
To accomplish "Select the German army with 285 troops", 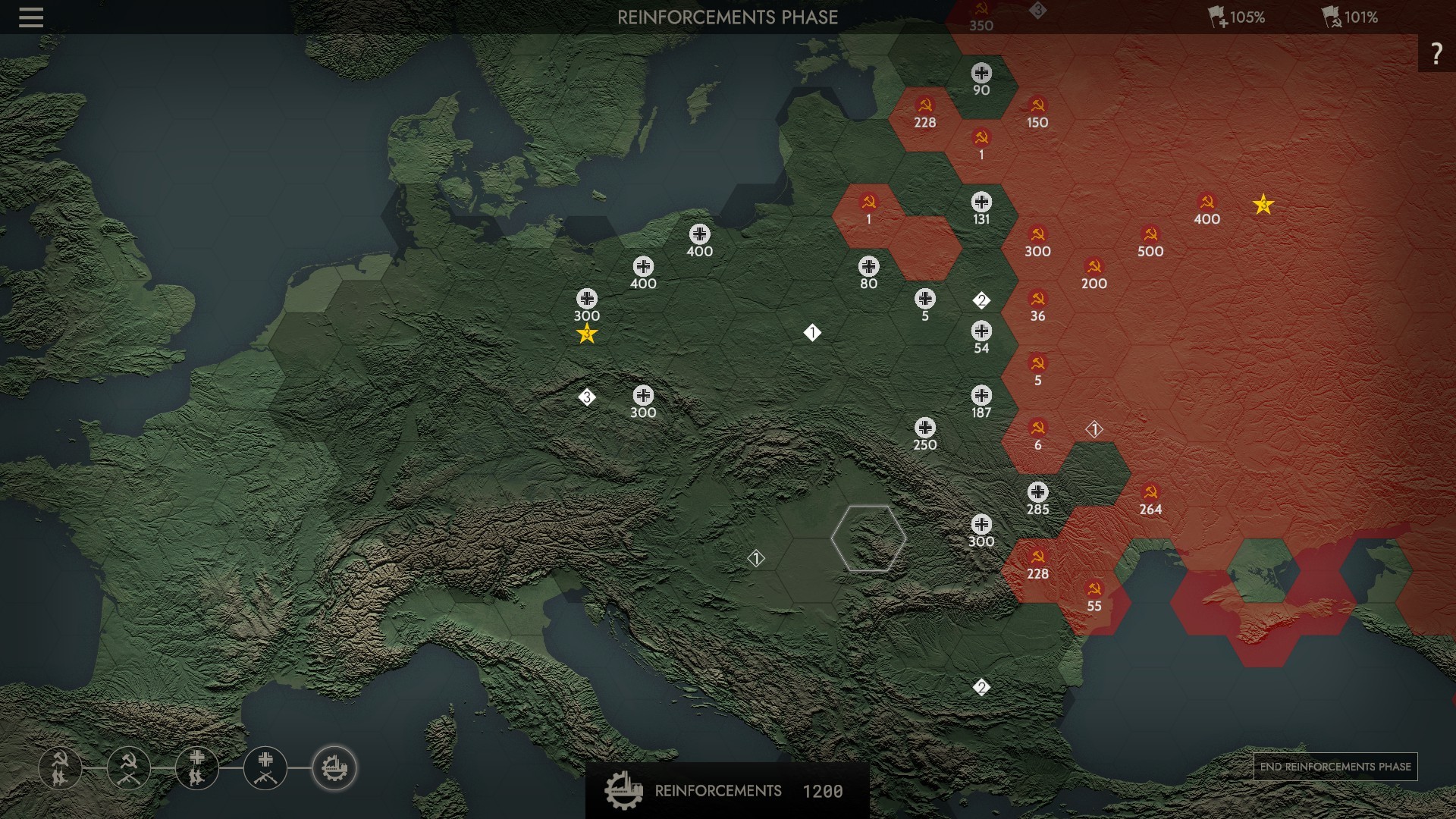I will [1037, 493].
